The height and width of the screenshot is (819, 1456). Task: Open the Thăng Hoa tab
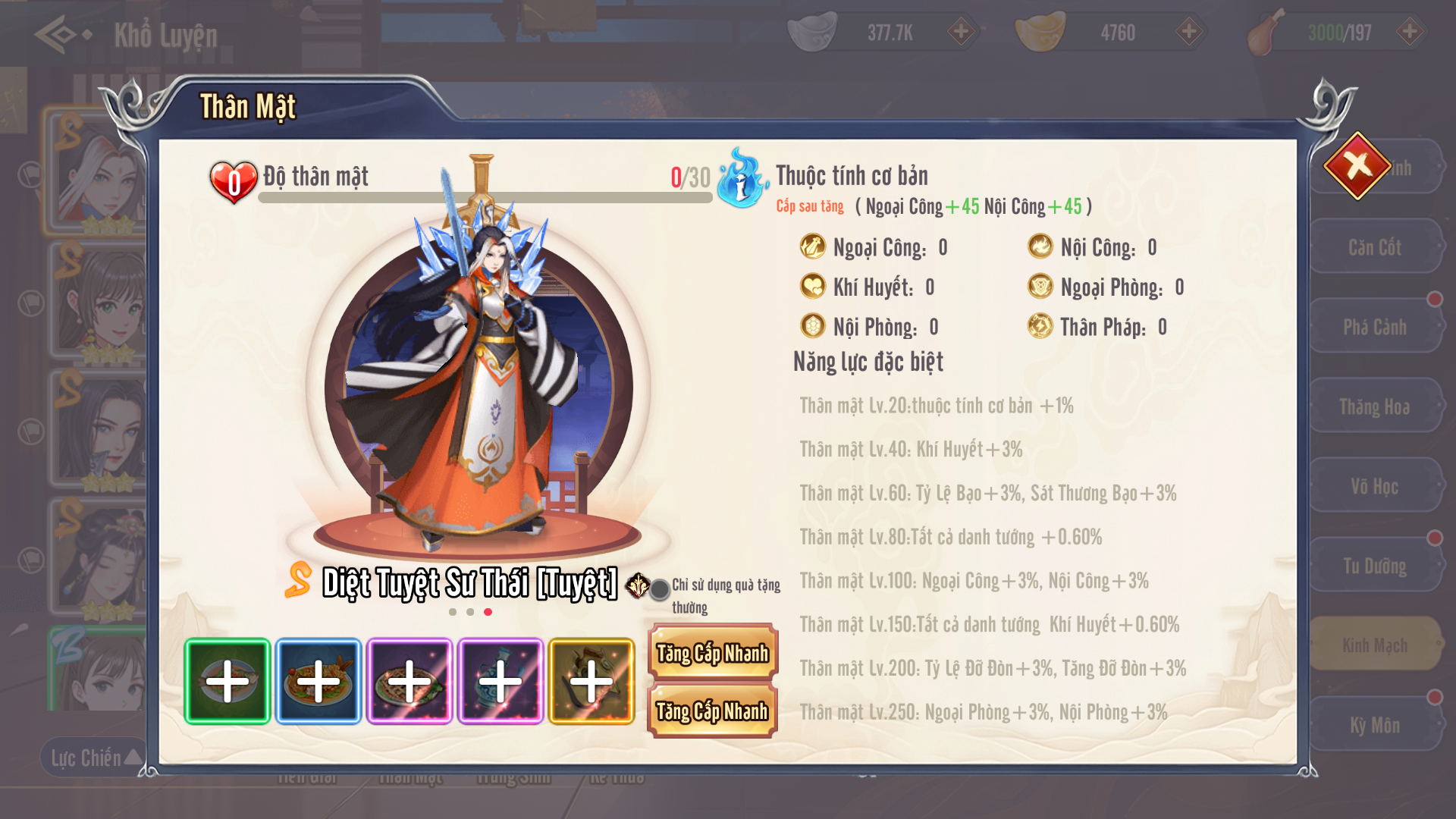1374,406
